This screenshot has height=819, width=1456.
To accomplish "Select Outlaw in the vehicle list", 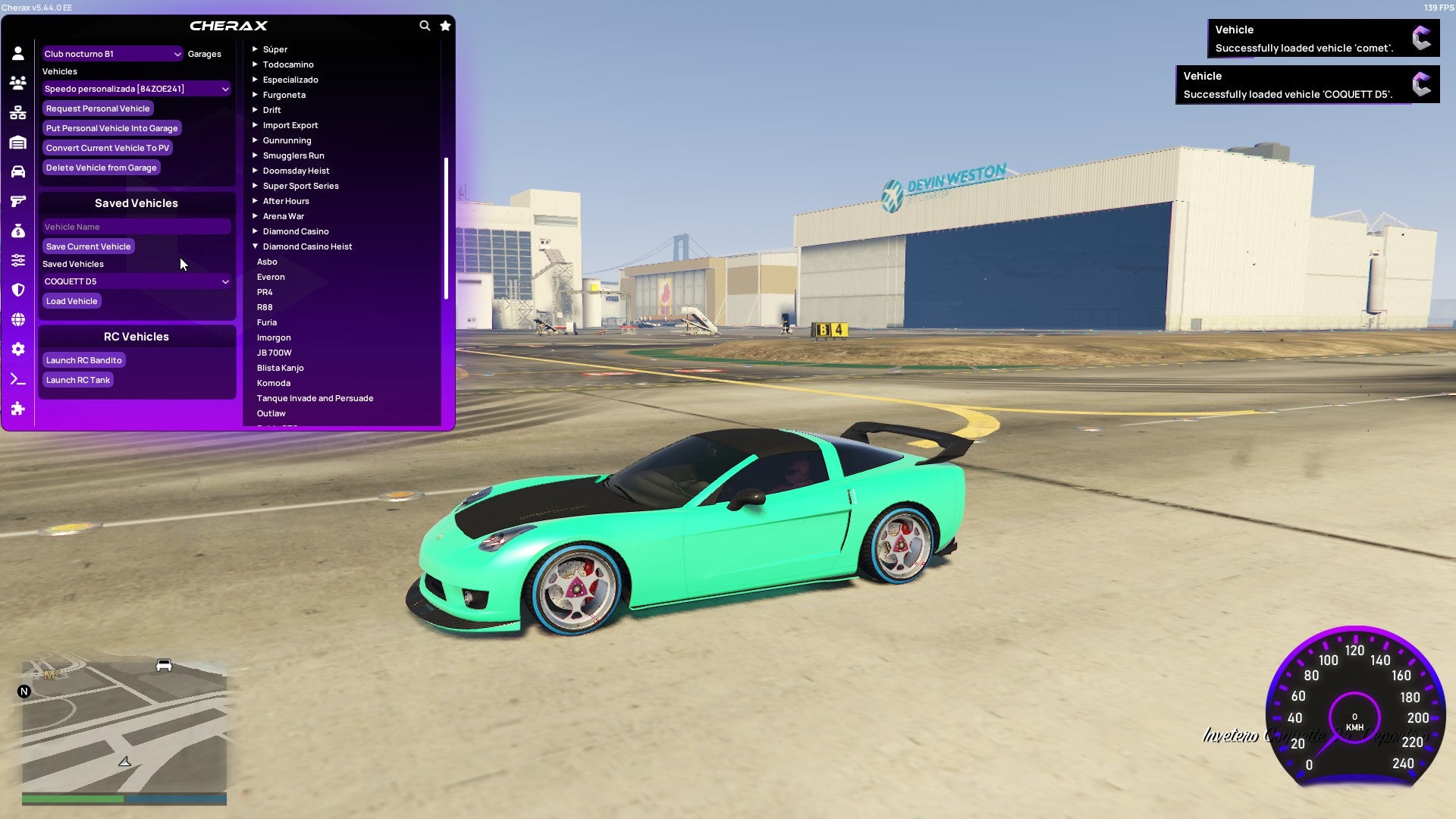I will click(x=271, y=413).
